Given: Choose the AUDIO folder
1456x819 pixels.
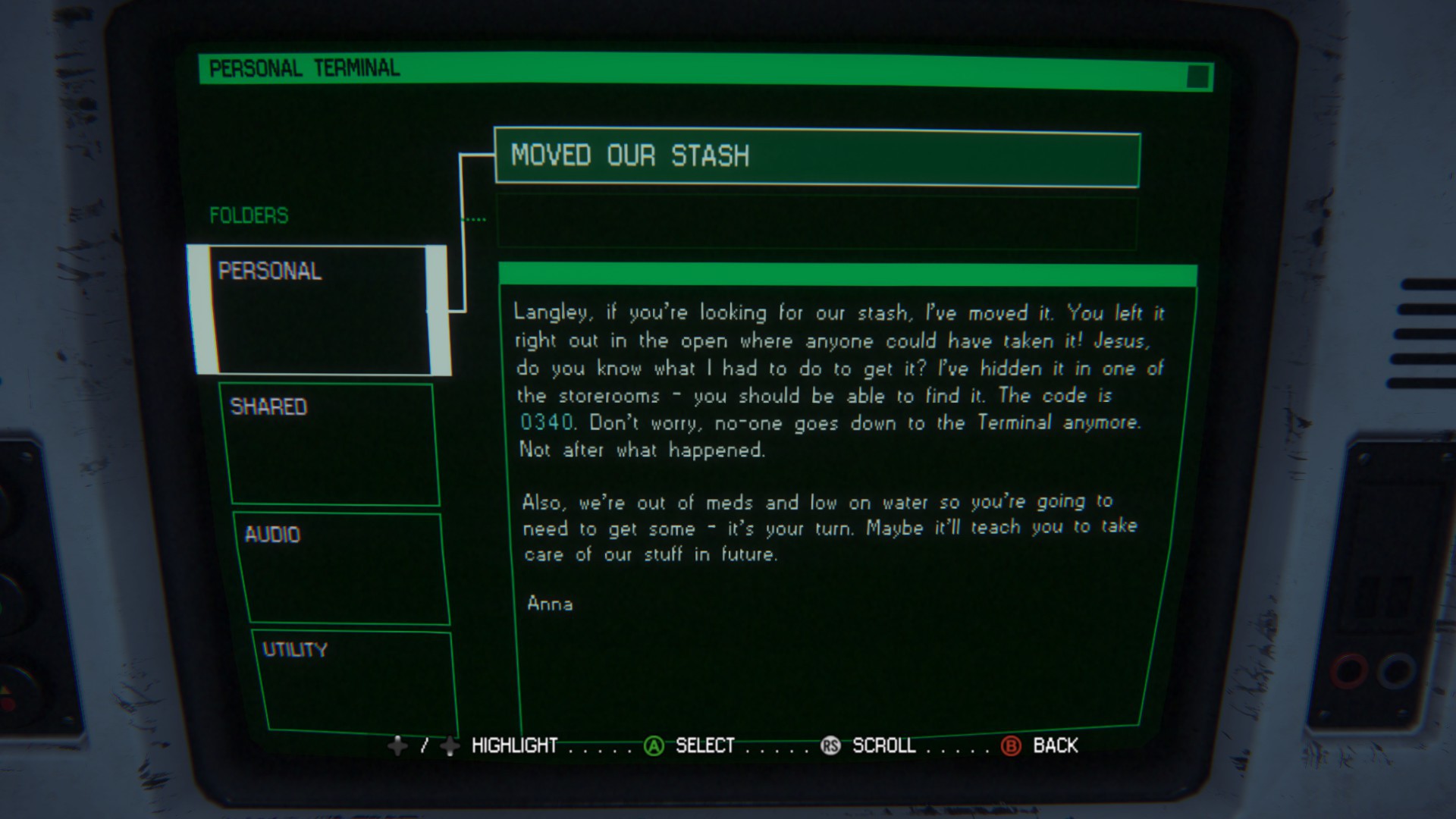Looking at the screenshot, I should pyautogui.click(x=343, y=569).
